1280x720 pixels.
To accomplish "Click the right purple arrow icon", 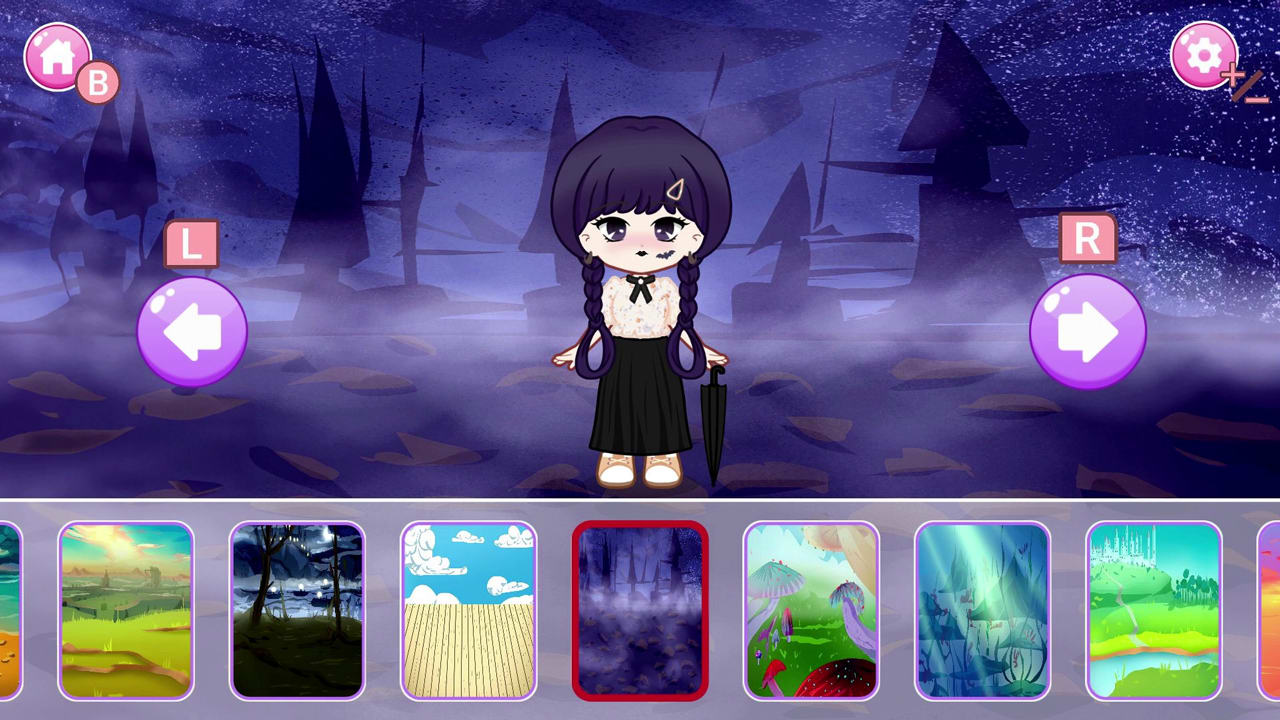I will point(1087,330).
